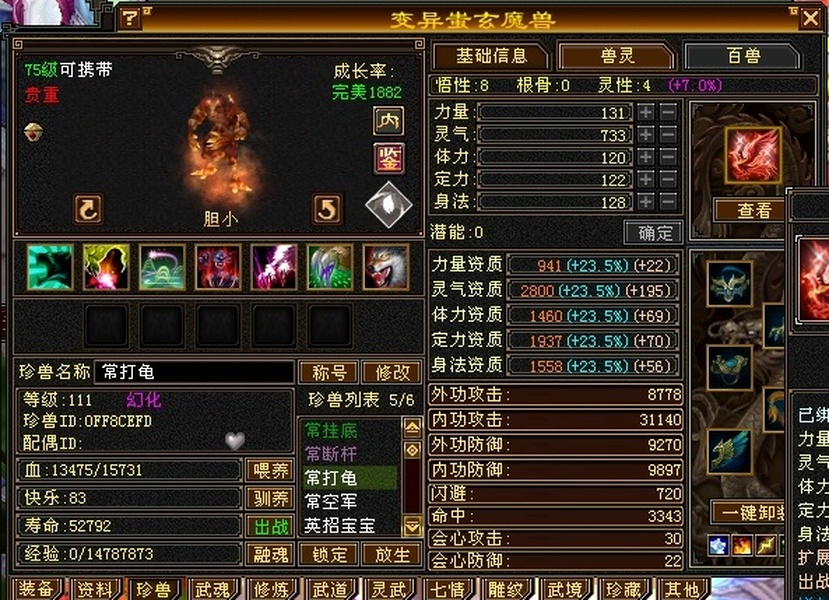Close the pet window with the X
The width and height of the screenshot is (829, 600).
[x=810, y=18]
